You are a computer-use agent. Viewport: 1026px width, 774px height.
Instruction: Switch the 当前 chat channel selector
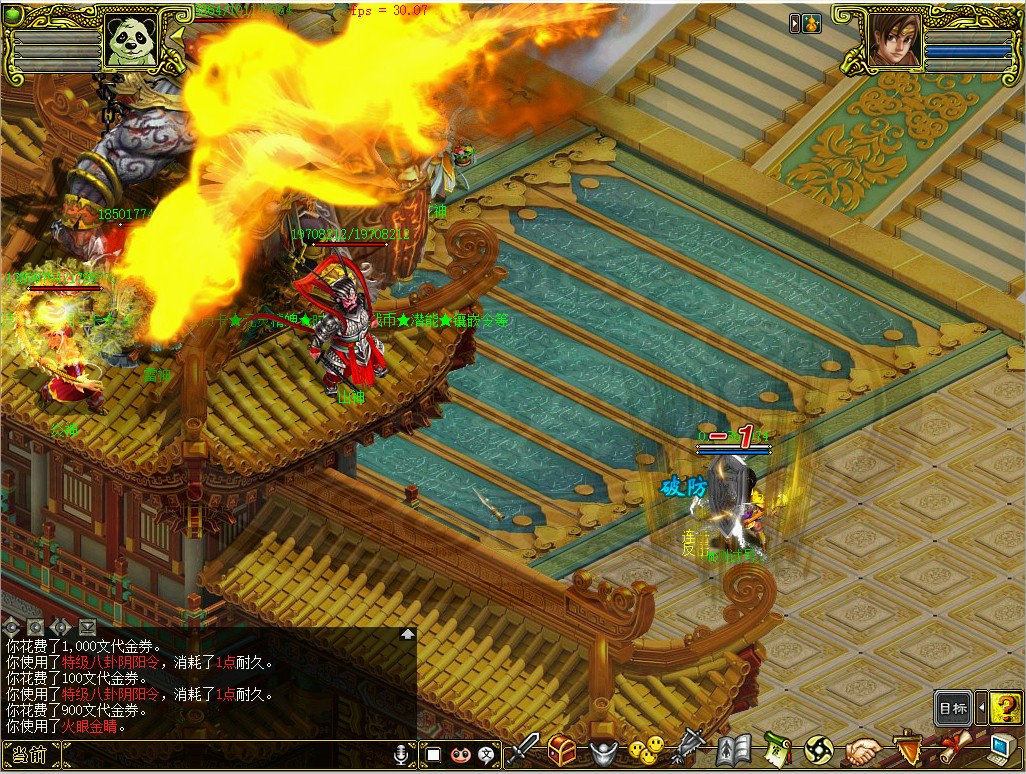coord(27,755)
